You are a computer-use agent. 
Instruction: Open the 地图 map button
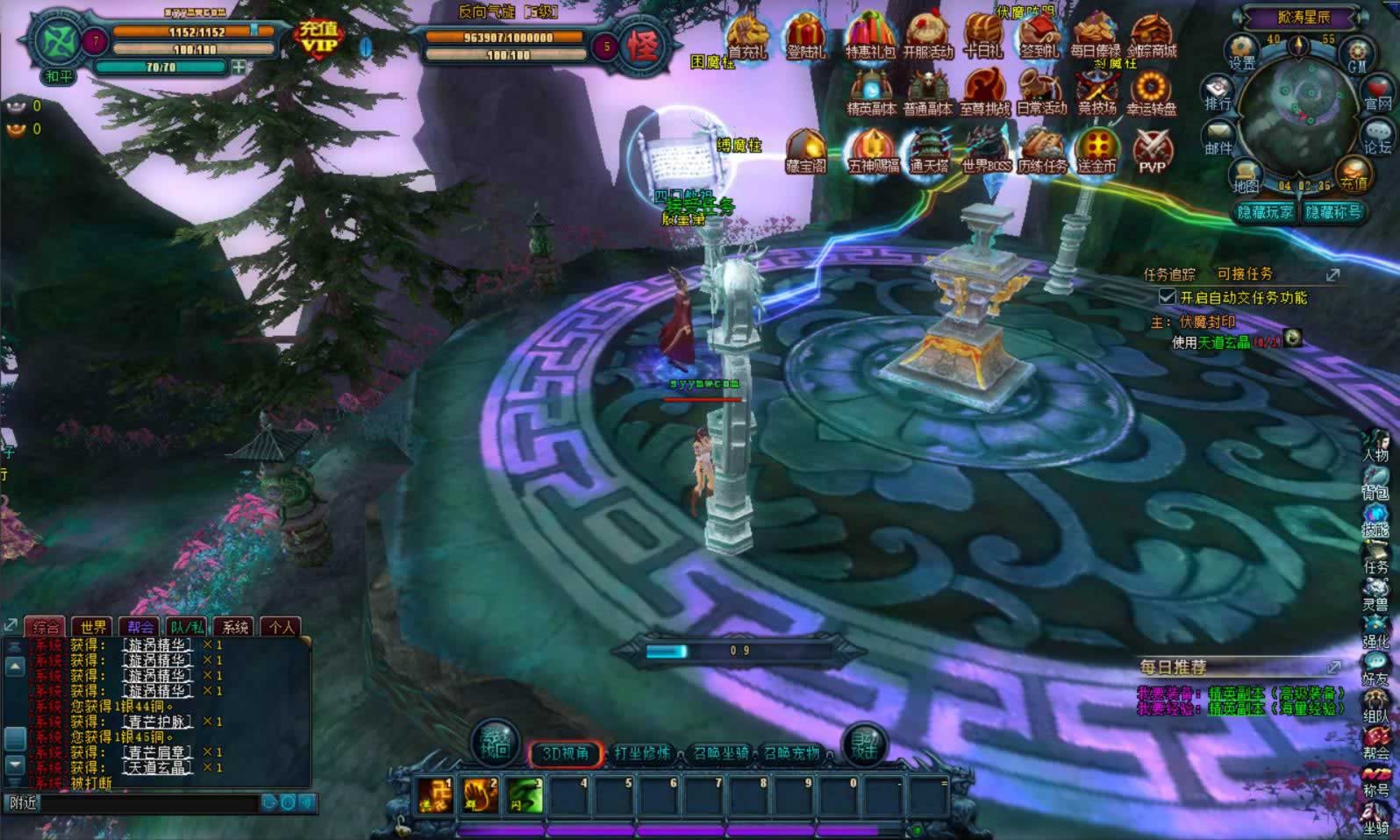1246,175
